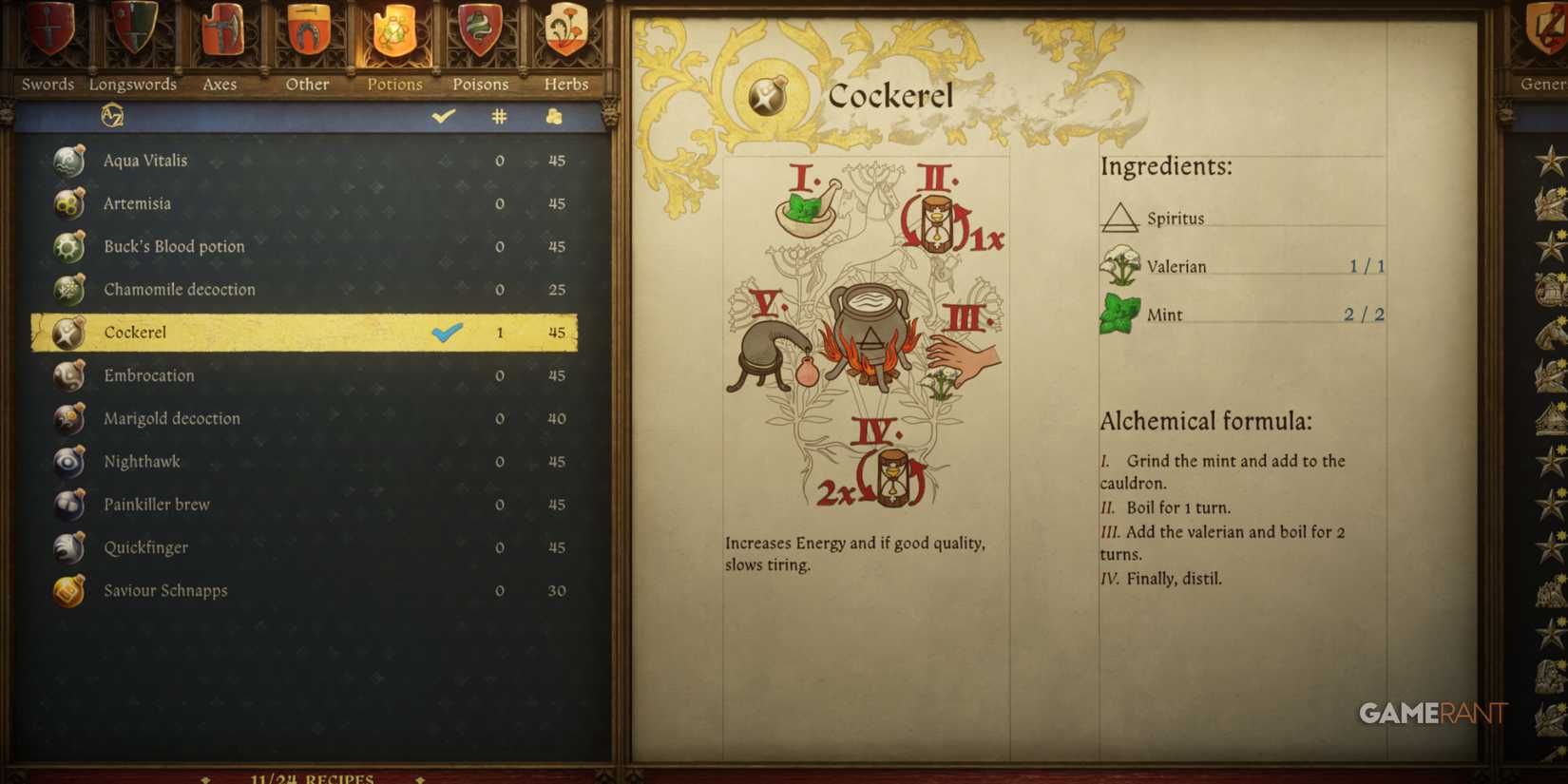Open the Poisons tab

click(480, 33)
